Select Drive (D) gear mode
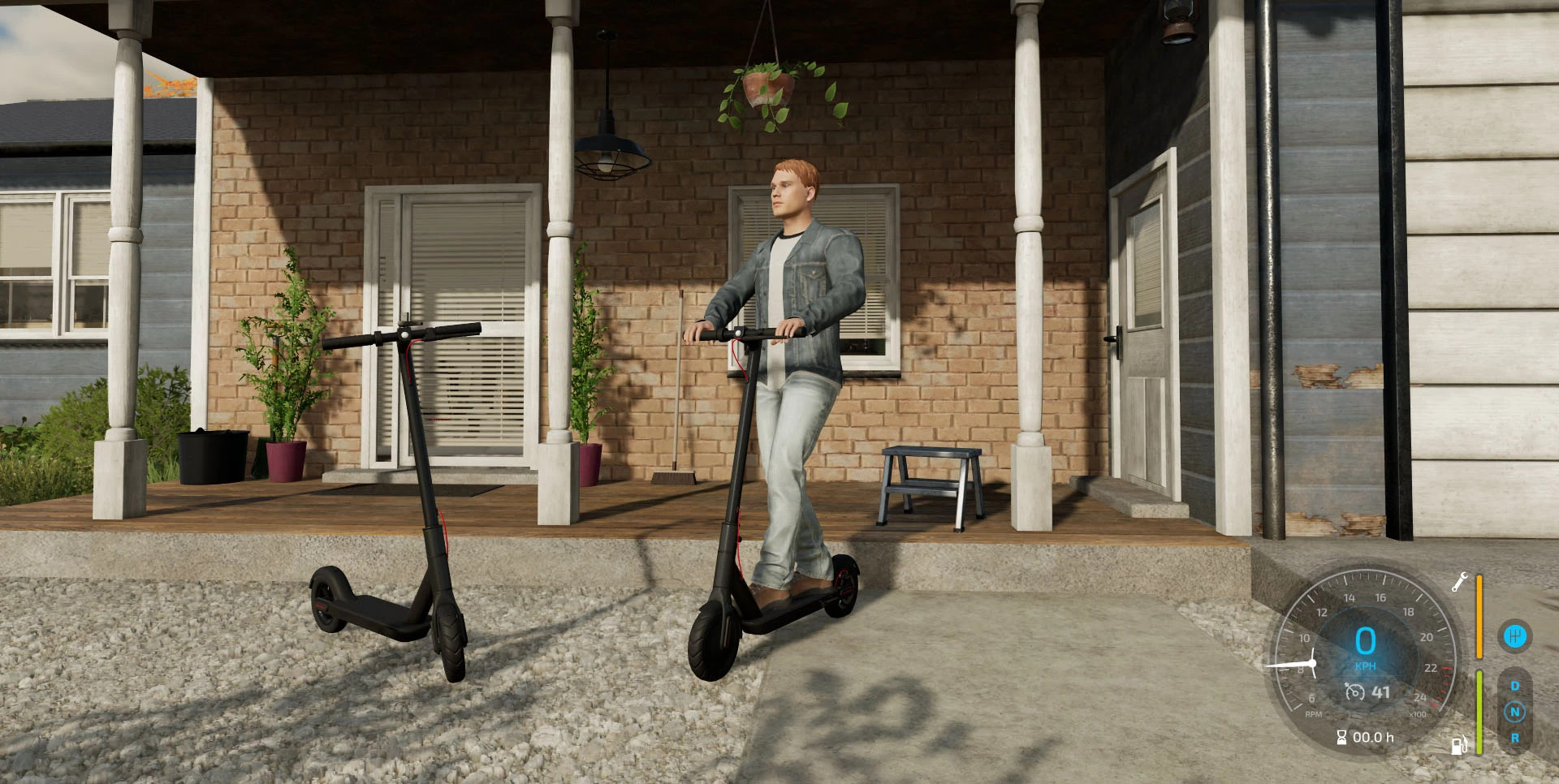1559x784 pixels. pos(1515,685)
